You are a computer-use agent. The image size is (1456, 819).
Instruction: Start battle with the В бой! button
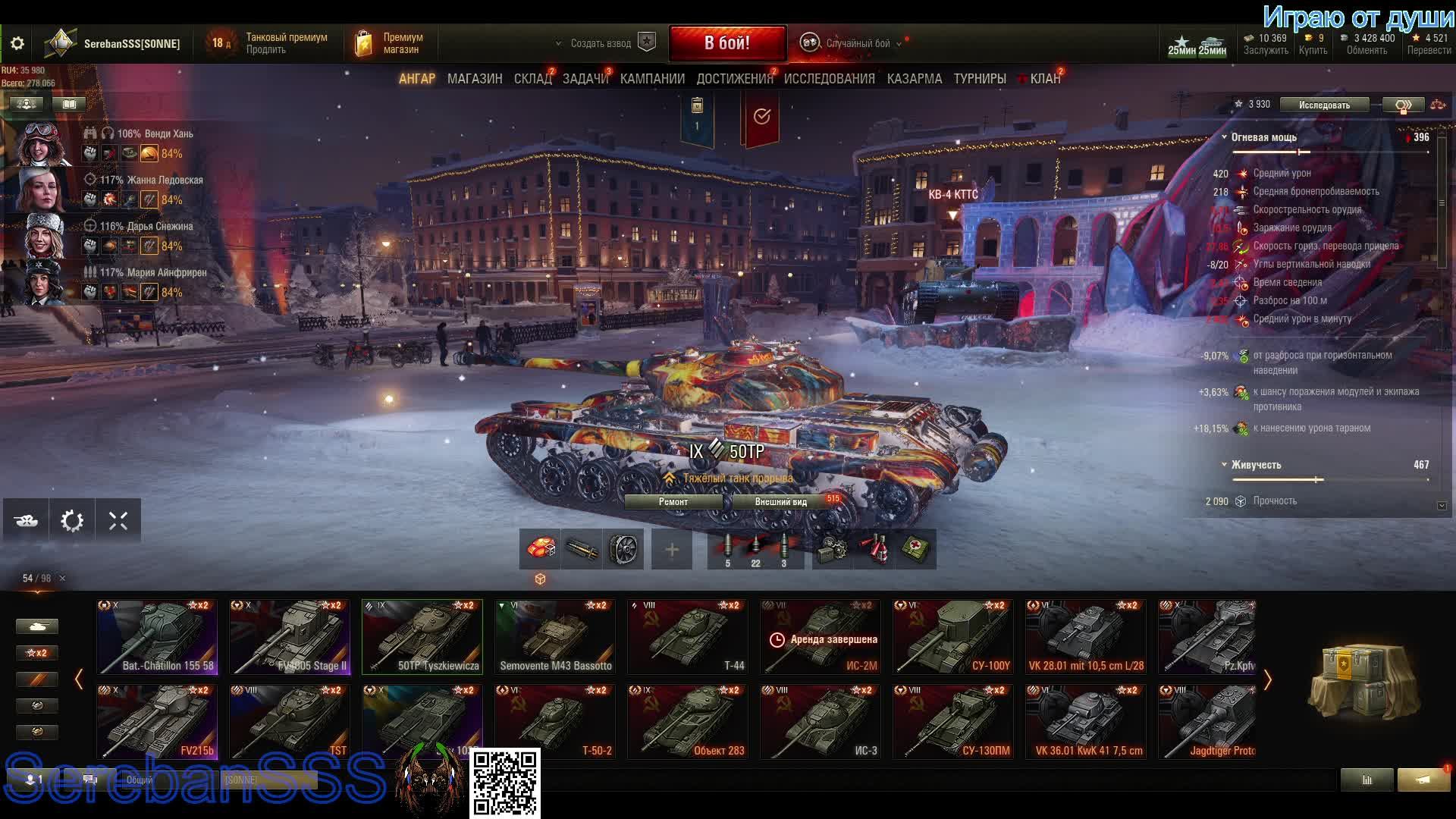(726, 43)
